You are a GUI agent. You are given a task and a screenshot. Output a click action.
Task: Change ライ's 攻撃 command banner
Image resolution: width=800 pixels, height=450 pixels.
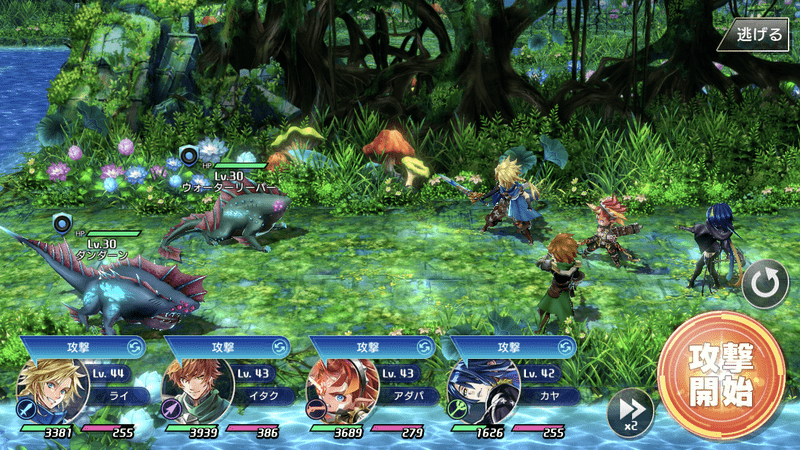(x=80, y=345)
